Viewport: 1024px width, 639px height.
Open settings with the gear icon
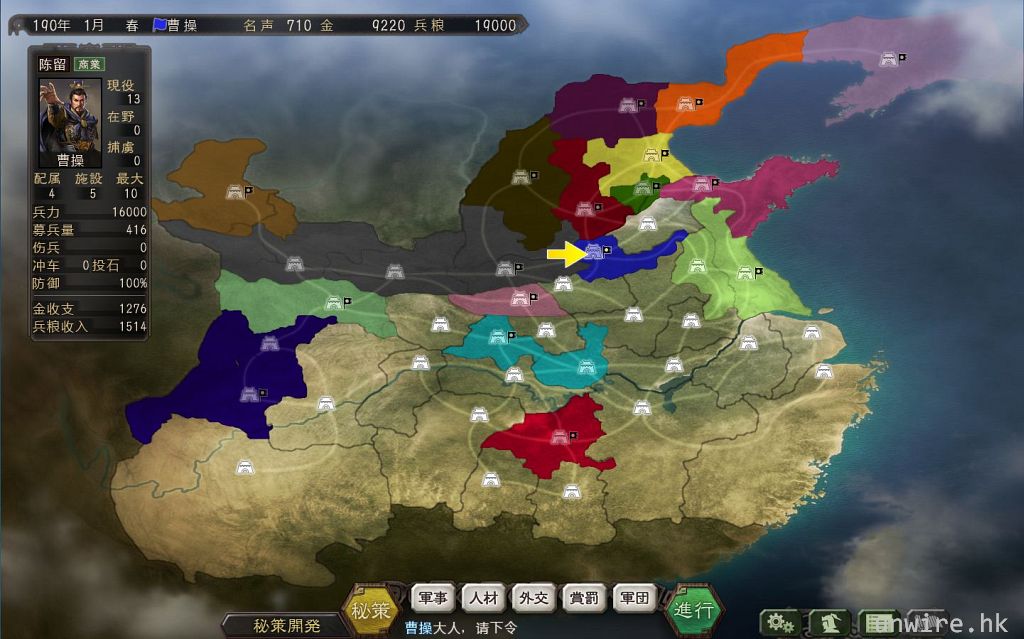pyautogui.click(x=779, y=623)
